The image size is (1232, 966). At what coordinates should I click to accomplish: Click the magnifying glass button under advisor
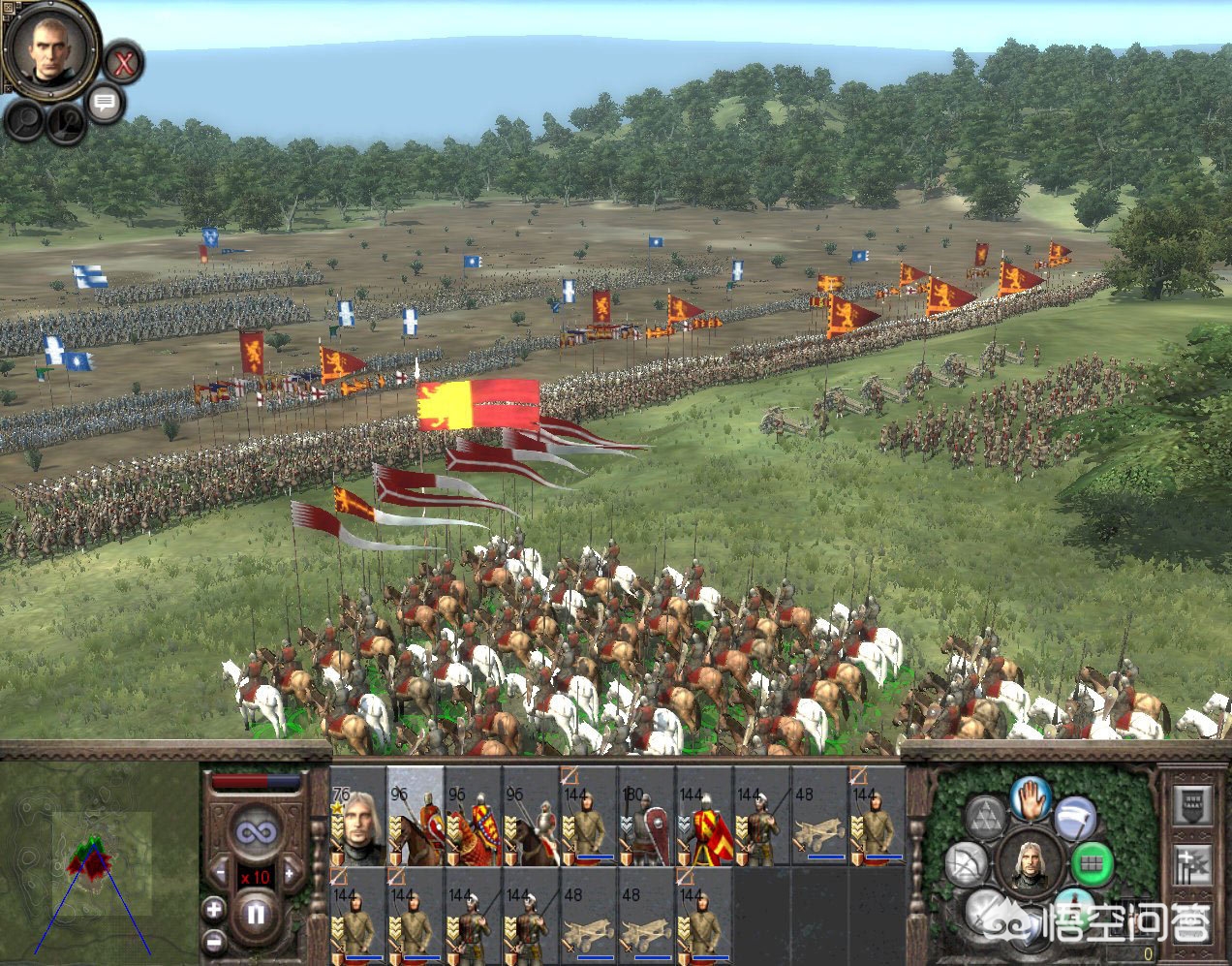pyautogui.click(x=25, y=120)
